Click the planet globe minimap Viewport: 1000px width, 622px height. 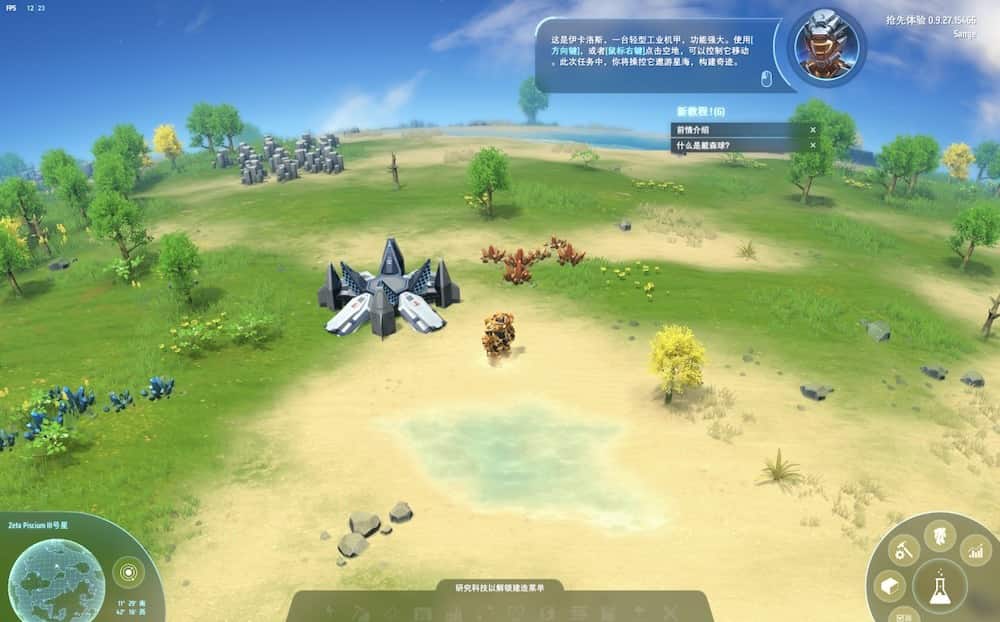point(56,581)
